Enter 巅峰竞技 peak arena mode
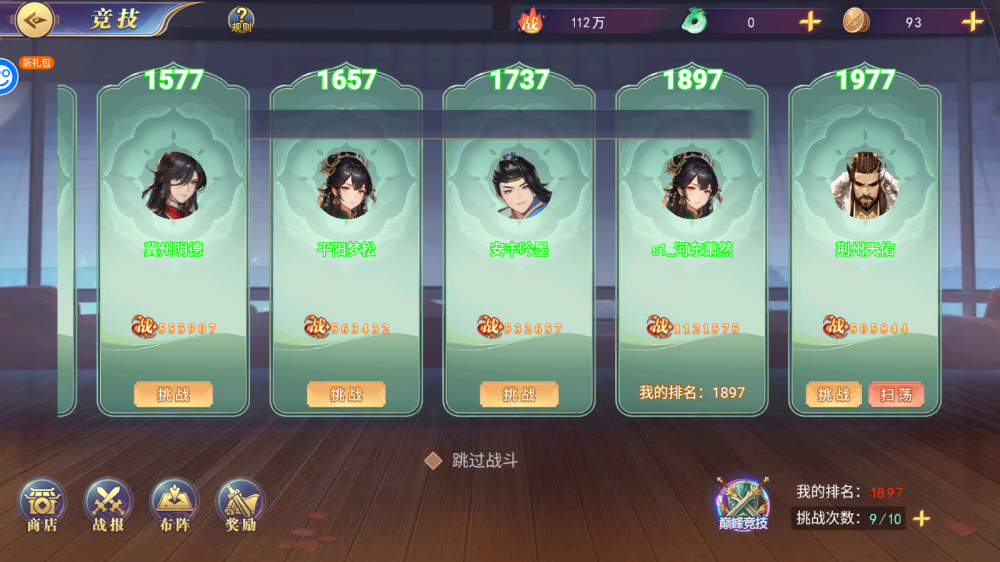1000x562 pixels. point(743,502)
